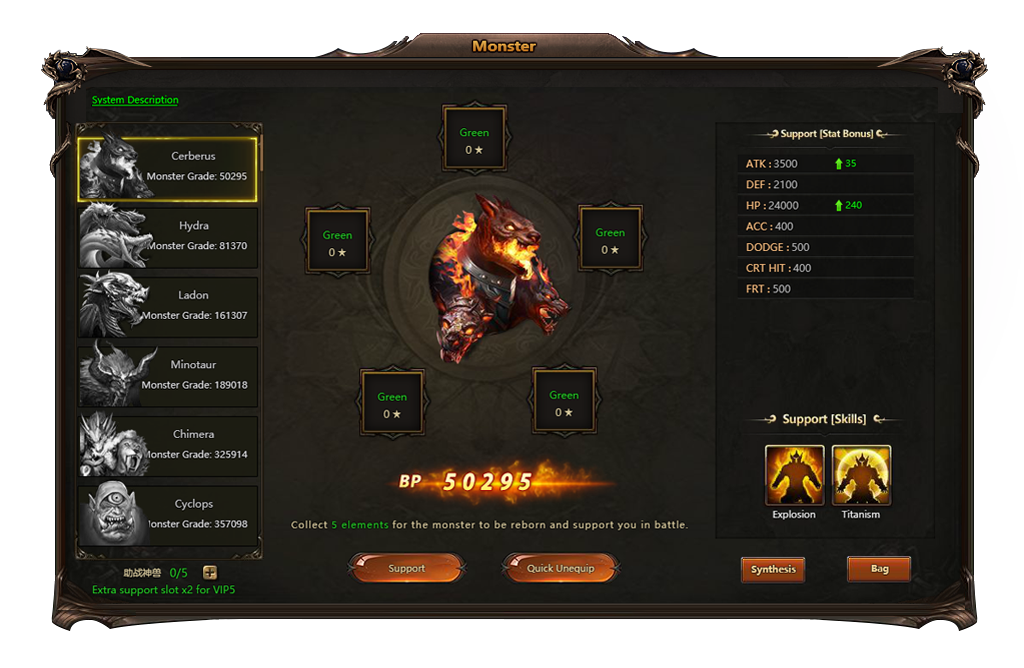Select the Titanism support skill icon
The height and width of the screenshot is (668, 1024).
pyautogui.click(x=861, y=475)
